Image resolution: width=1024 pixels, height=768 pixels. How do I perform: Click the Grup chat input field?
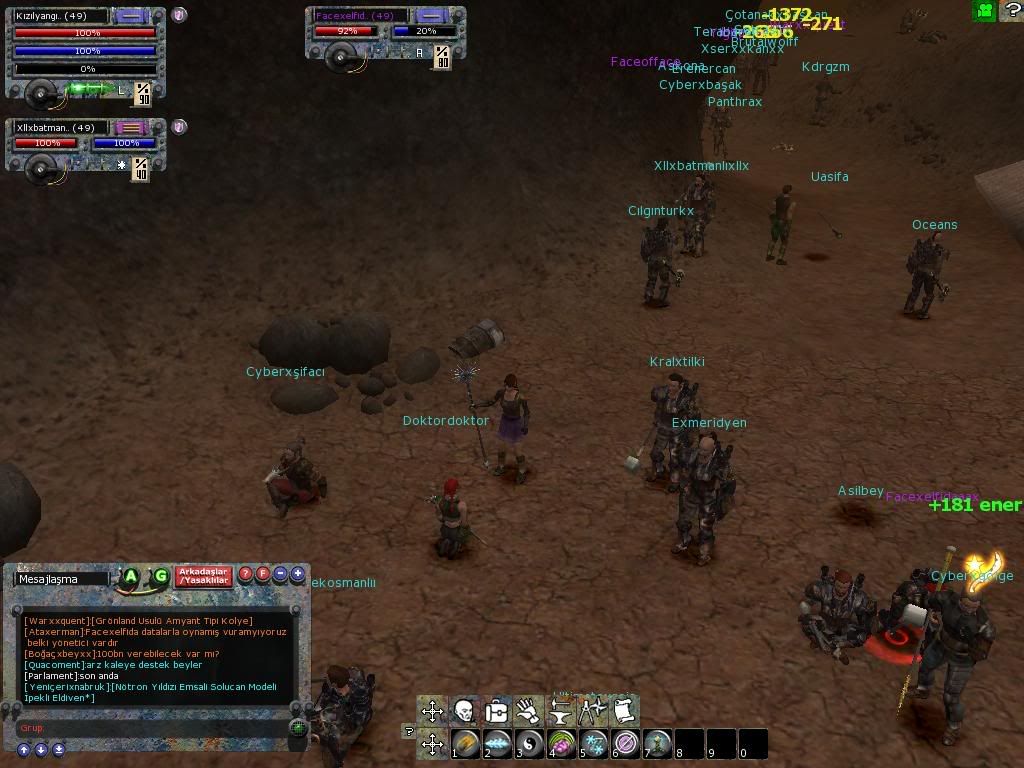point(150,728)
